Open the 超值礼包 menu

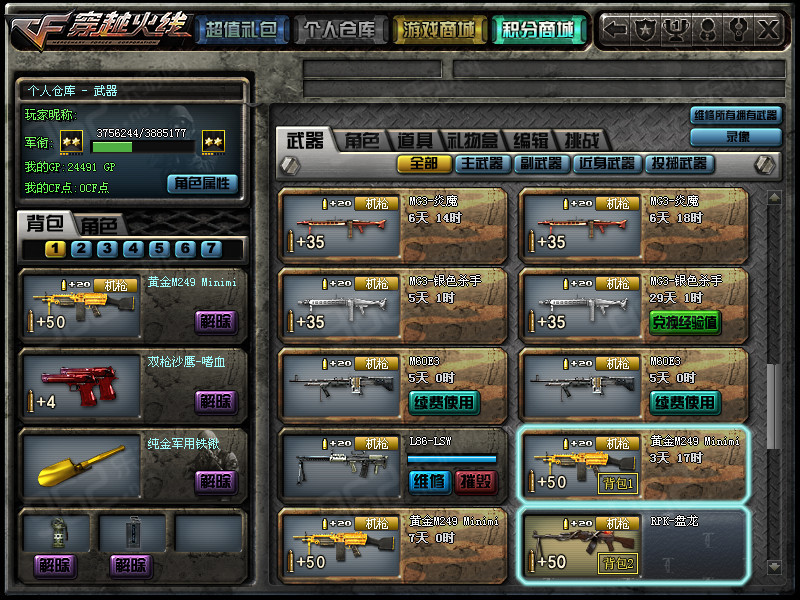(240, 30)
